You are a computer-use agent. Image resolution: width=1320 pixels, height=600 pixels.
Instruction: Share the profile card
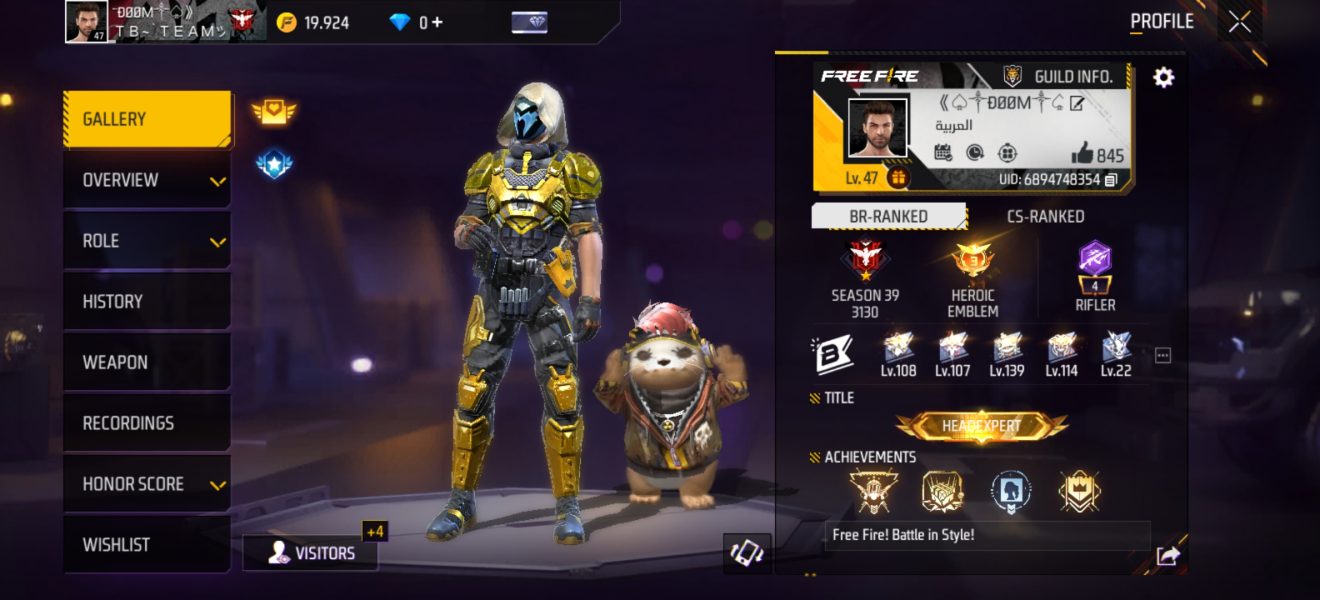click(x=1167, y=556)
